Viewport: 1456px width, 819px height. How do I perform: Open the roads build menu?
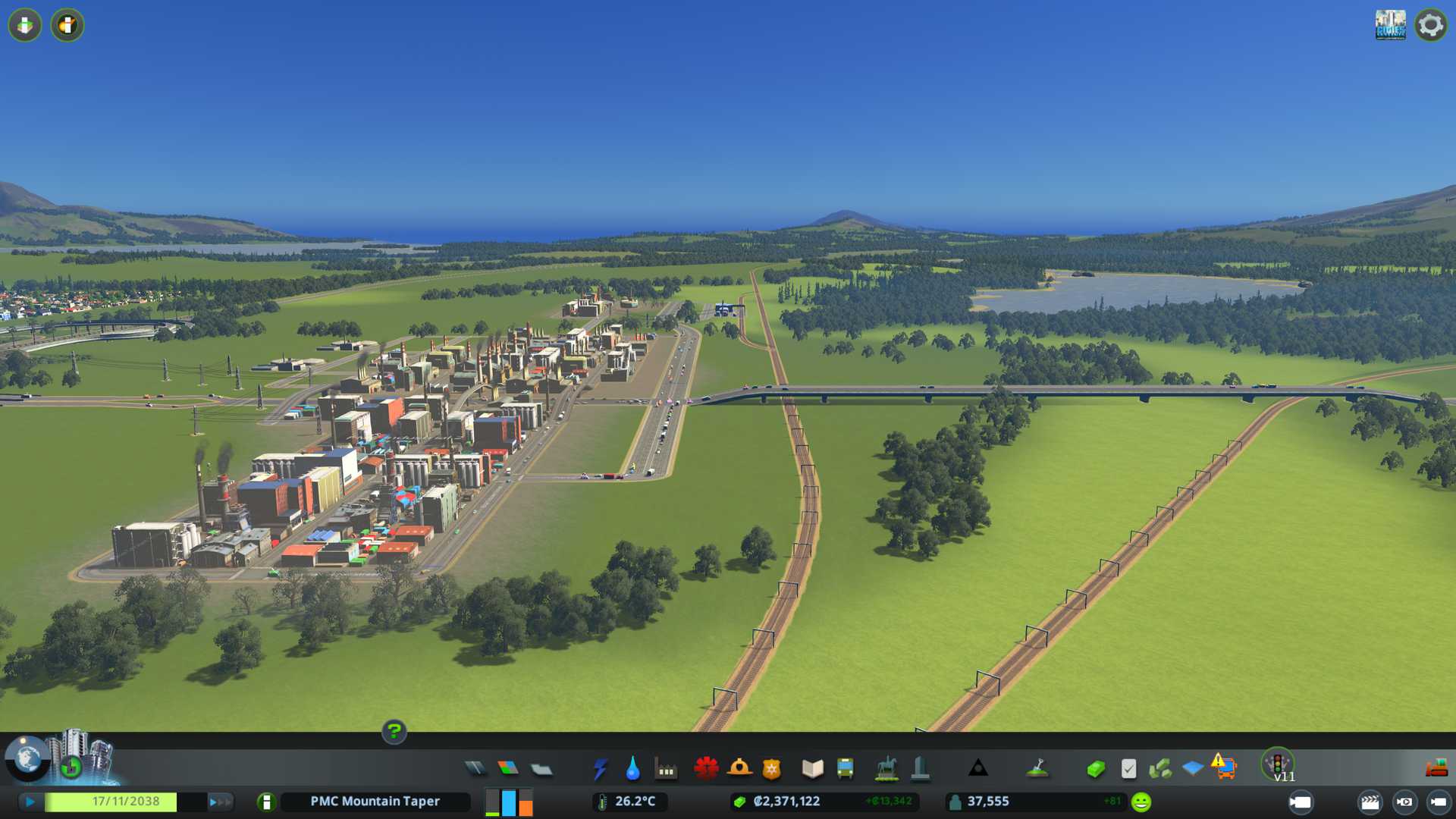coord(475,769)
